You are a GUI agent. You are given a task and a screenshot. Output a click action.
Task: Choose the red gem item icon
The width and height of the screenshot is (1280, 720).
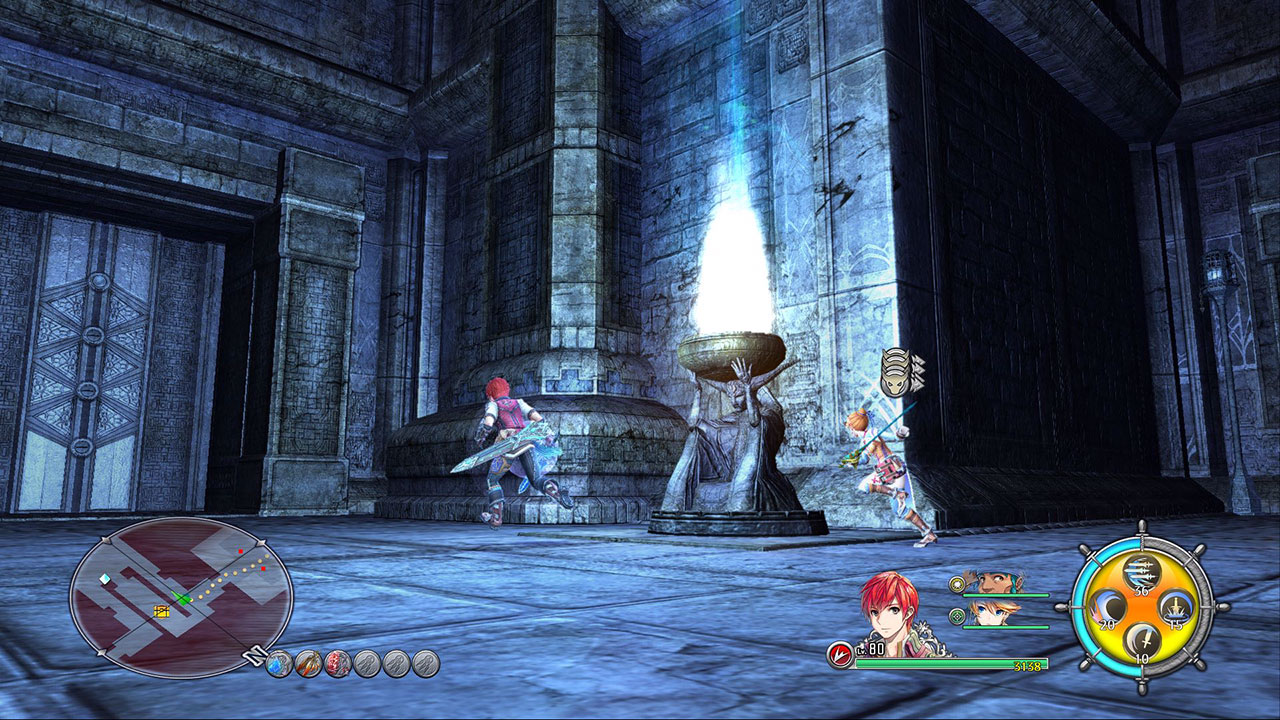coord(338,662)
